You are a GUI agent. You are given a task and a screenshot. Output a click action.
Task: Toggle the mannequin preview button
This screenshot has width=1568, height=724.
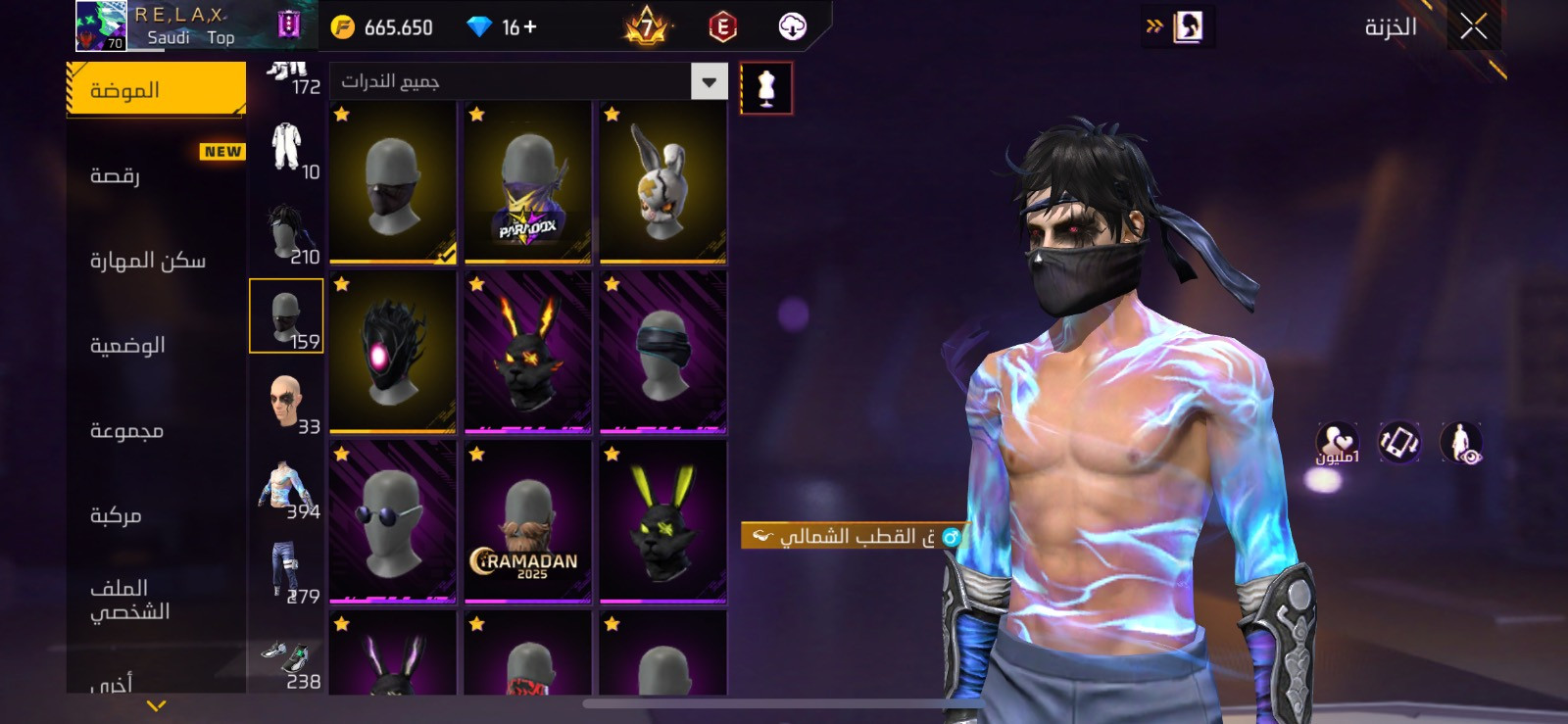(x=765, y=88)
